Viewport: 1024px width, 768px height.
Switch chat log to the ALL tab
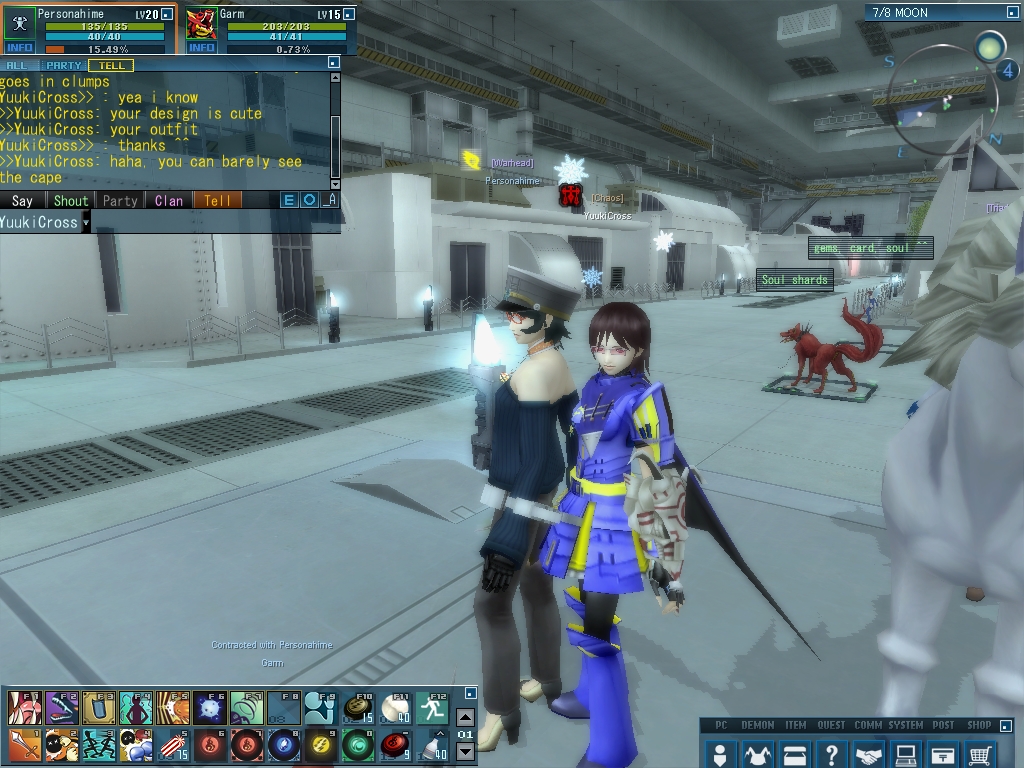pos(17,65)
